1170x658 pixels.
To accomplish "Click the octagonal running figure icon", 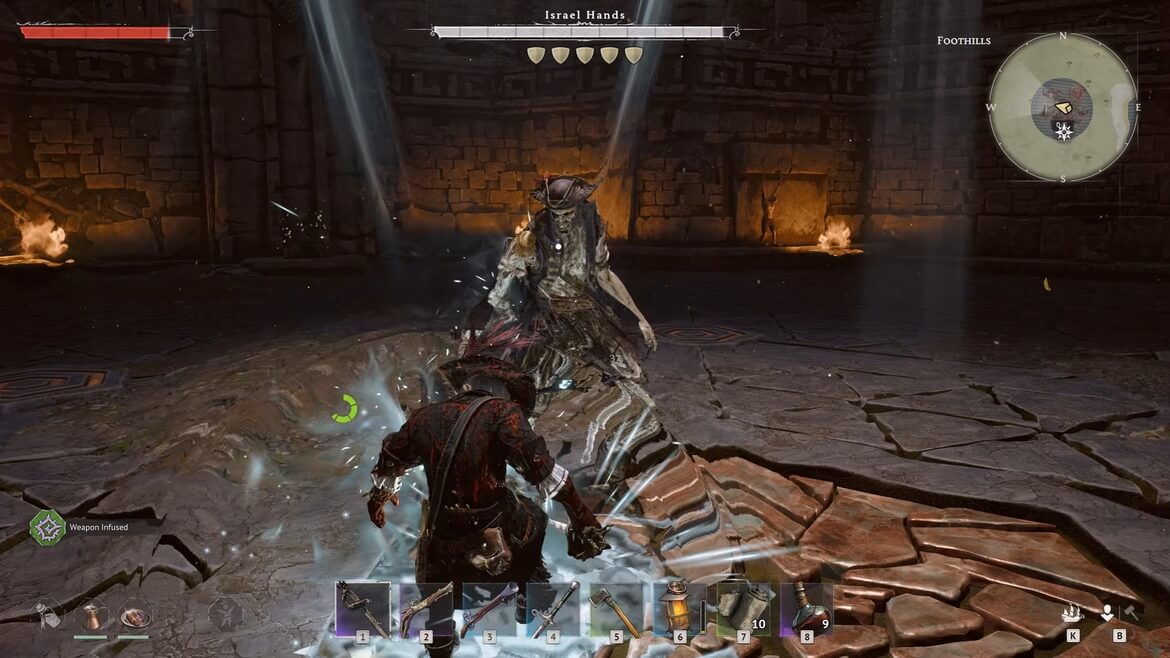I will [226, 613].
